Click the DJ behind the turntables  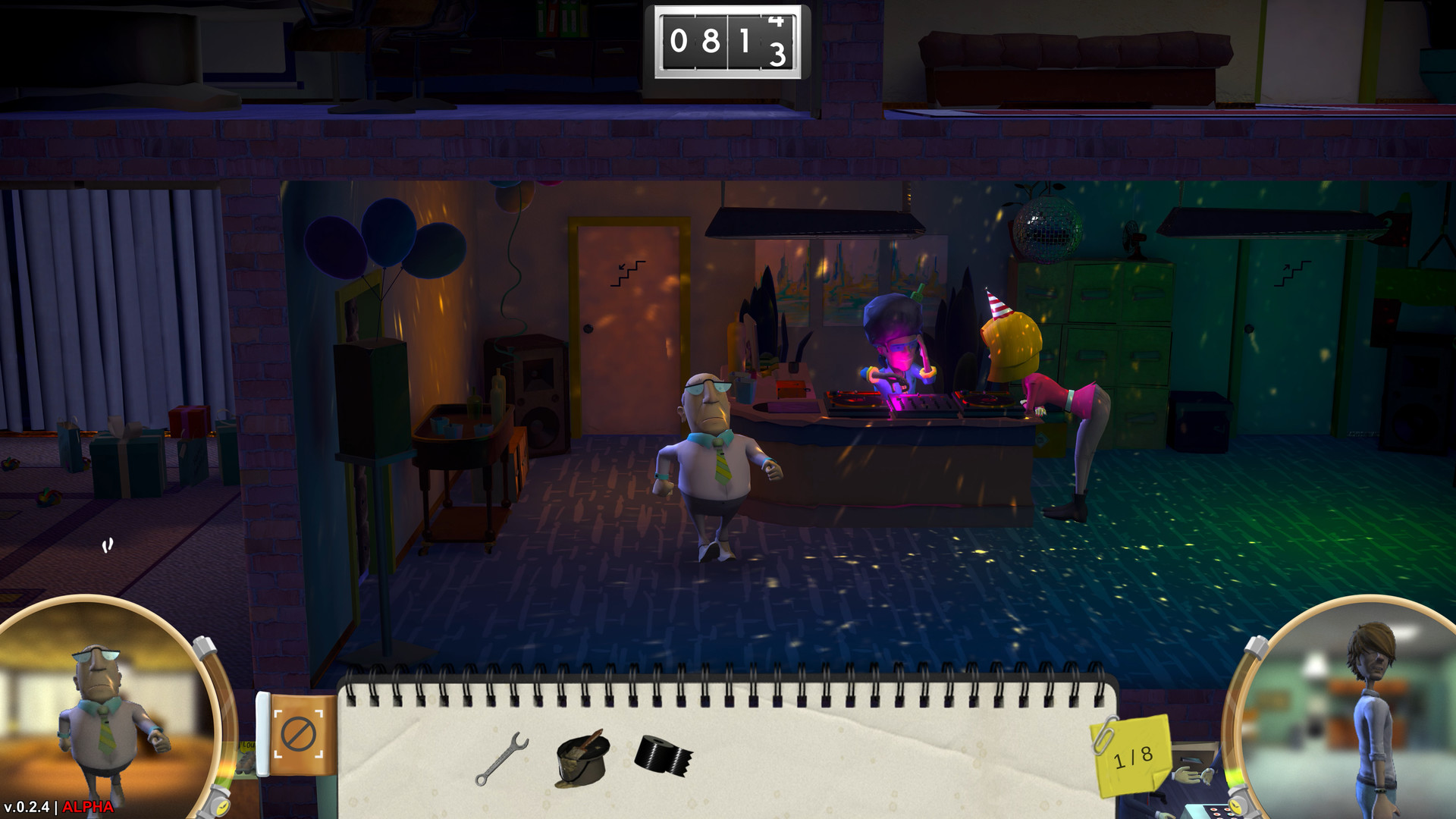pos(899,341)
